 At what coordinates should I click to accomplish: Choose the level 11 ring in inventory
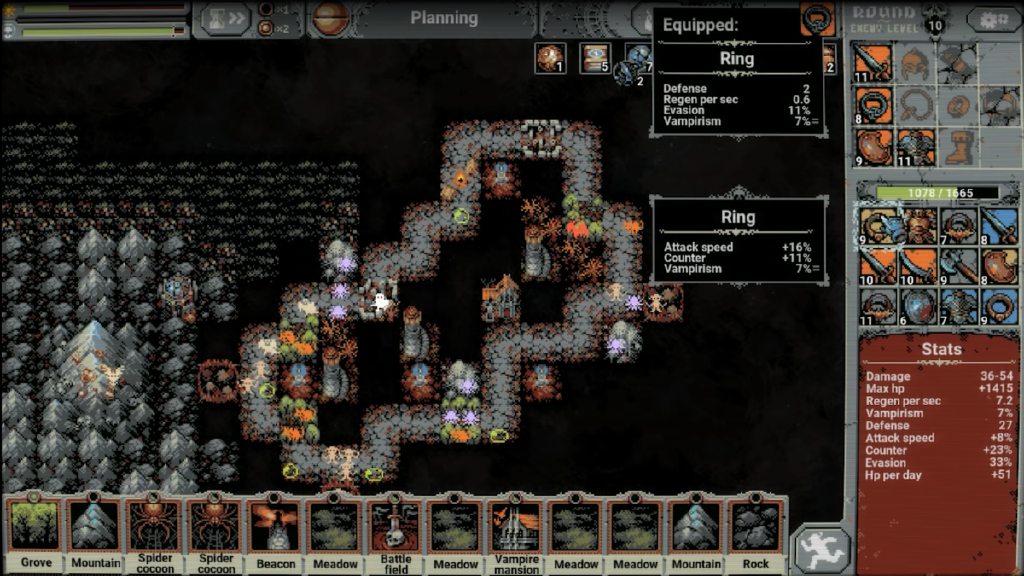(x=877, y=306)
